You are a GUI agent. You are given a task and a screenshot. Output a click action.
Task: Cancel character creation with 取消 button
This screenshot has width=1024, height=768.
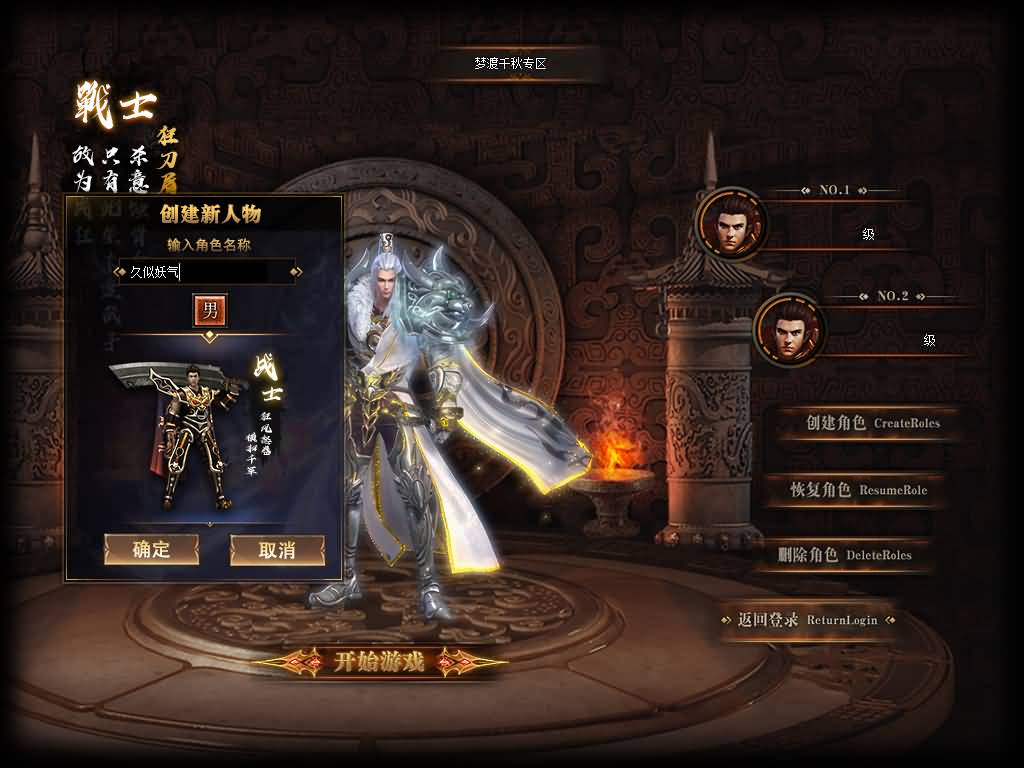(x=277, y=549)
